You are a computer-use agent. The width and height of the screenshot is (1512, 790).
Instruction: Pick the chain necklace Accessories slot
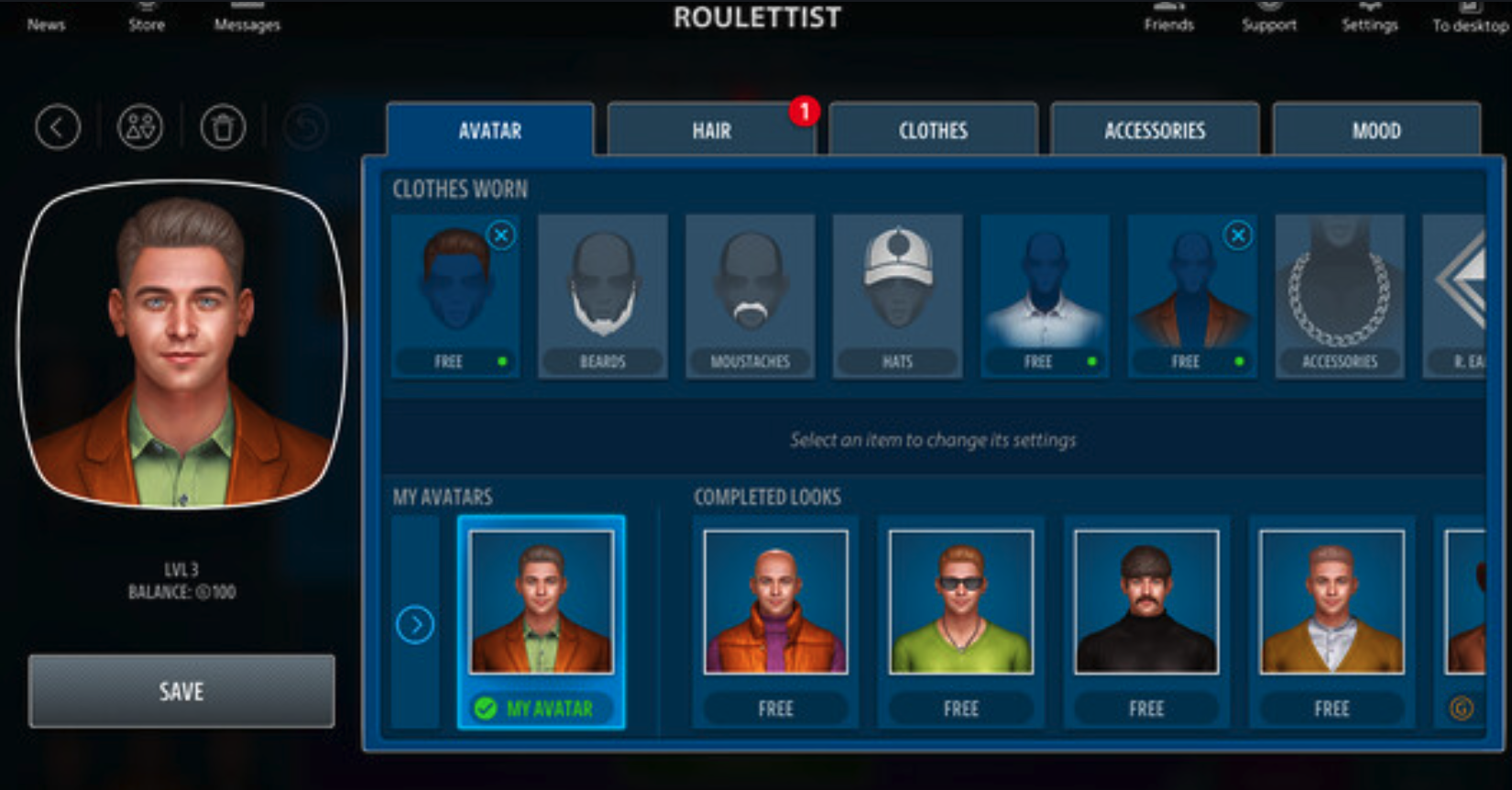(x=1339, y=295)
